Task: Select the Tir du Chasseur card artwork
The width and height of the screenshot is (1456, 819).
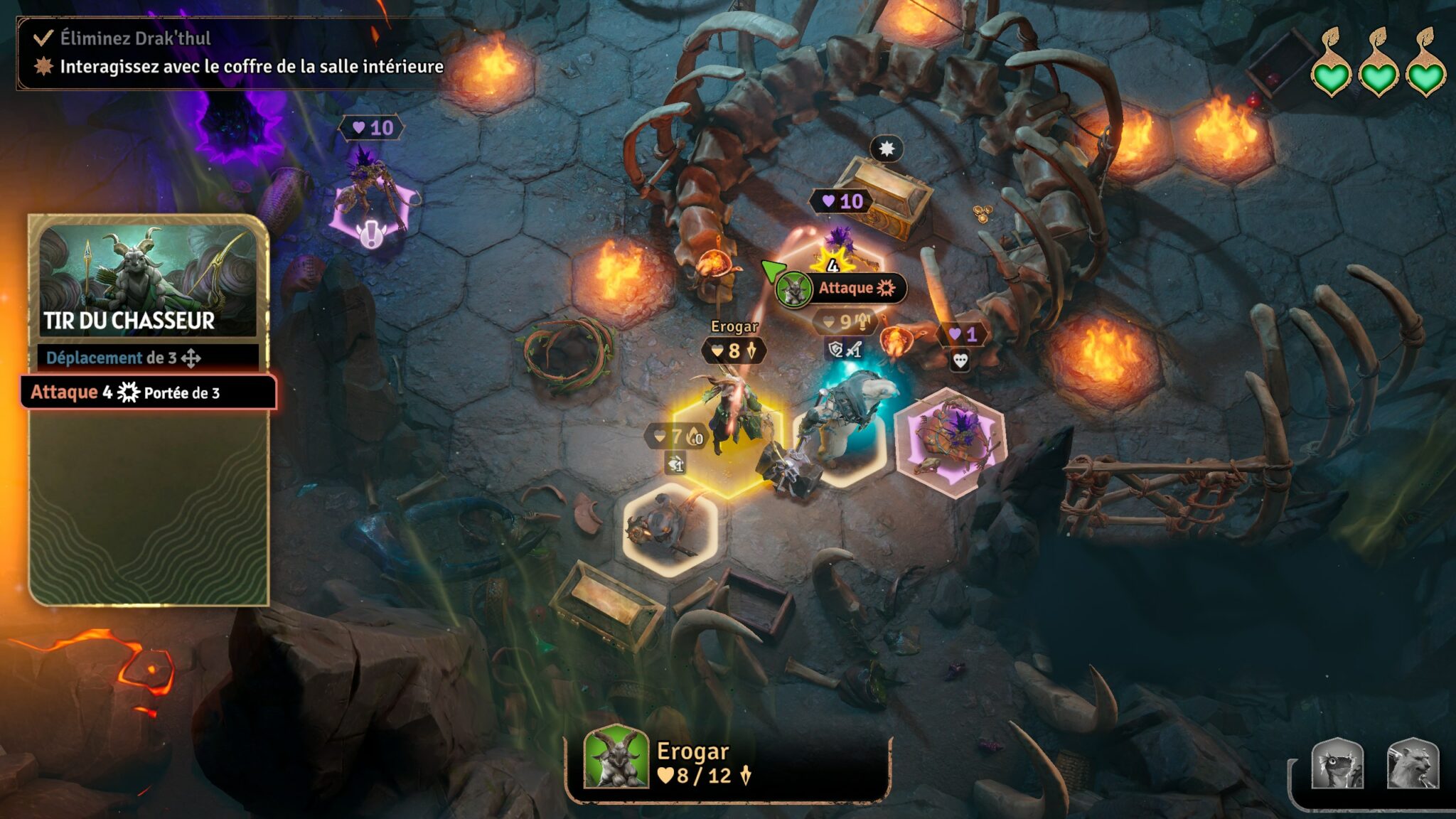Action: [148, 279]
